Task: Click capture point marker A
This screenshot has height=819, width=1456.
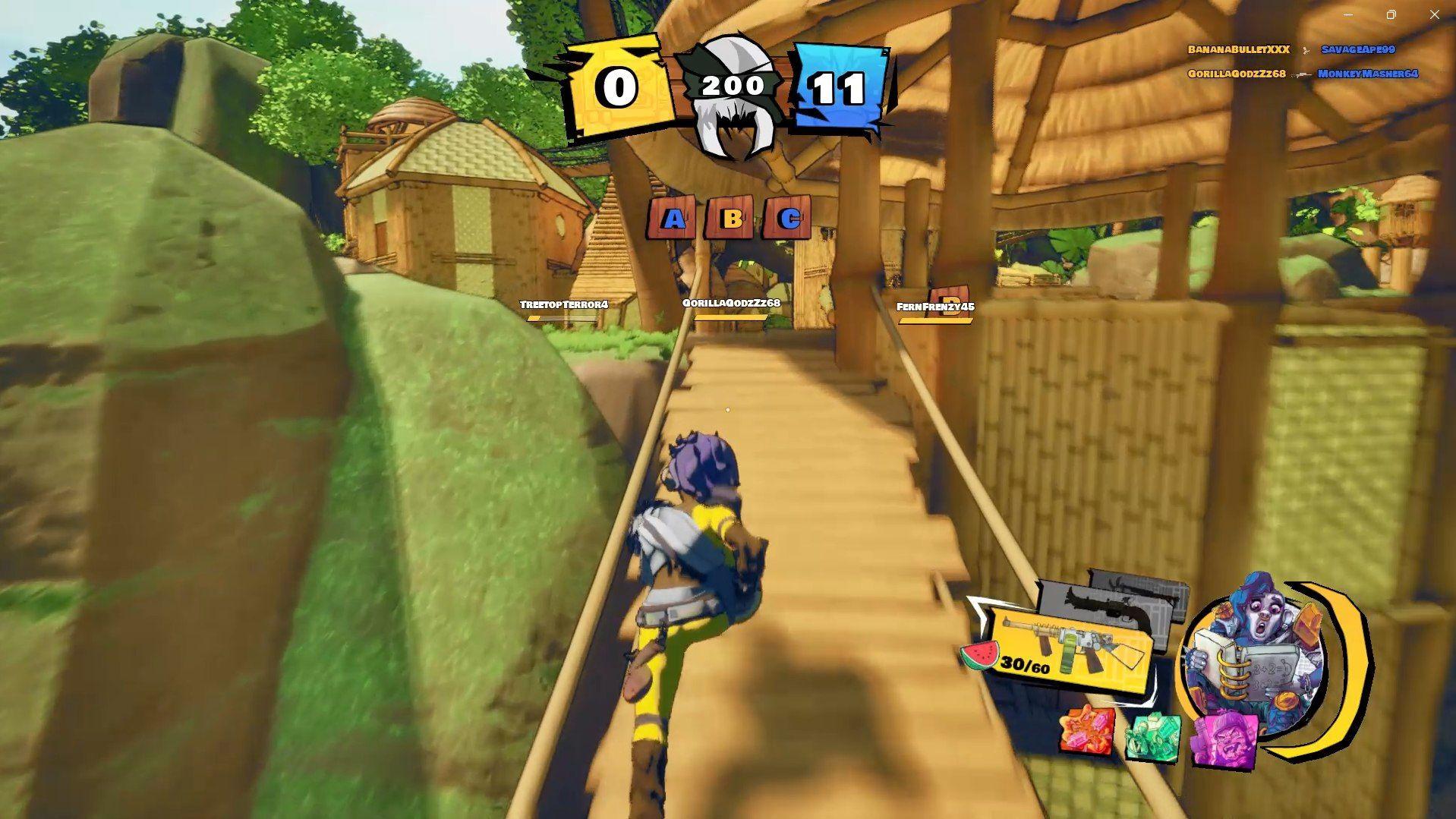Action: pos(671,221)
